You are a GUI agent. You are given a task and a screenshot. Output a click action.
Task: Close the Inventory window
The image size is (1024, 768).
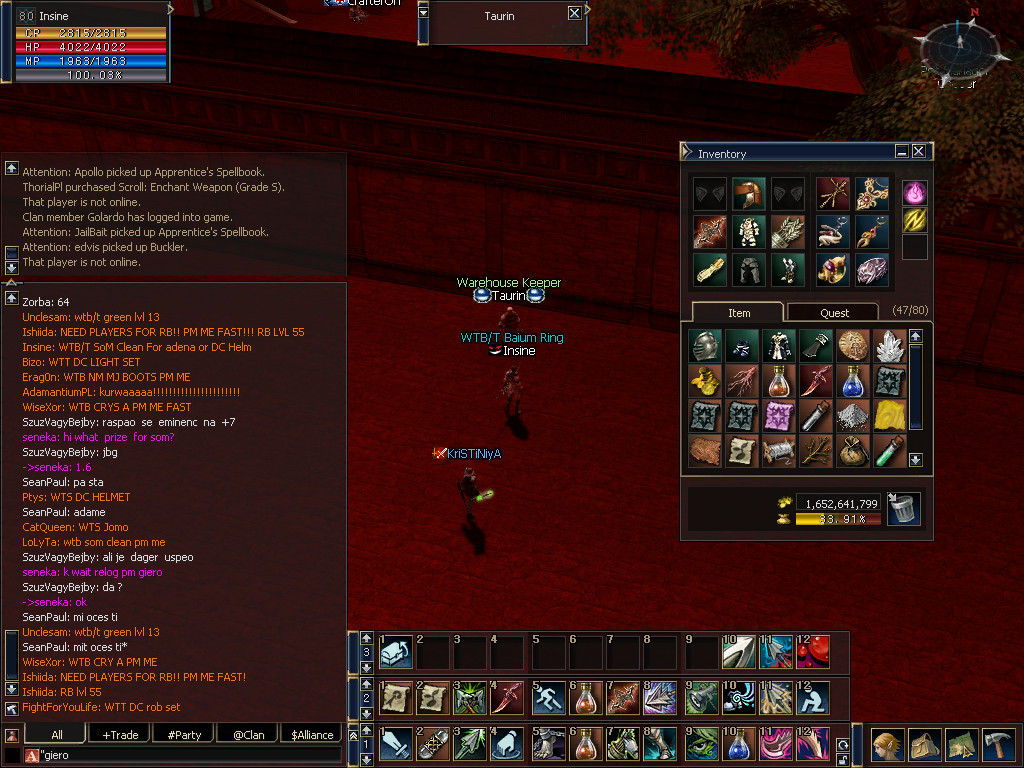coord(918,152)
